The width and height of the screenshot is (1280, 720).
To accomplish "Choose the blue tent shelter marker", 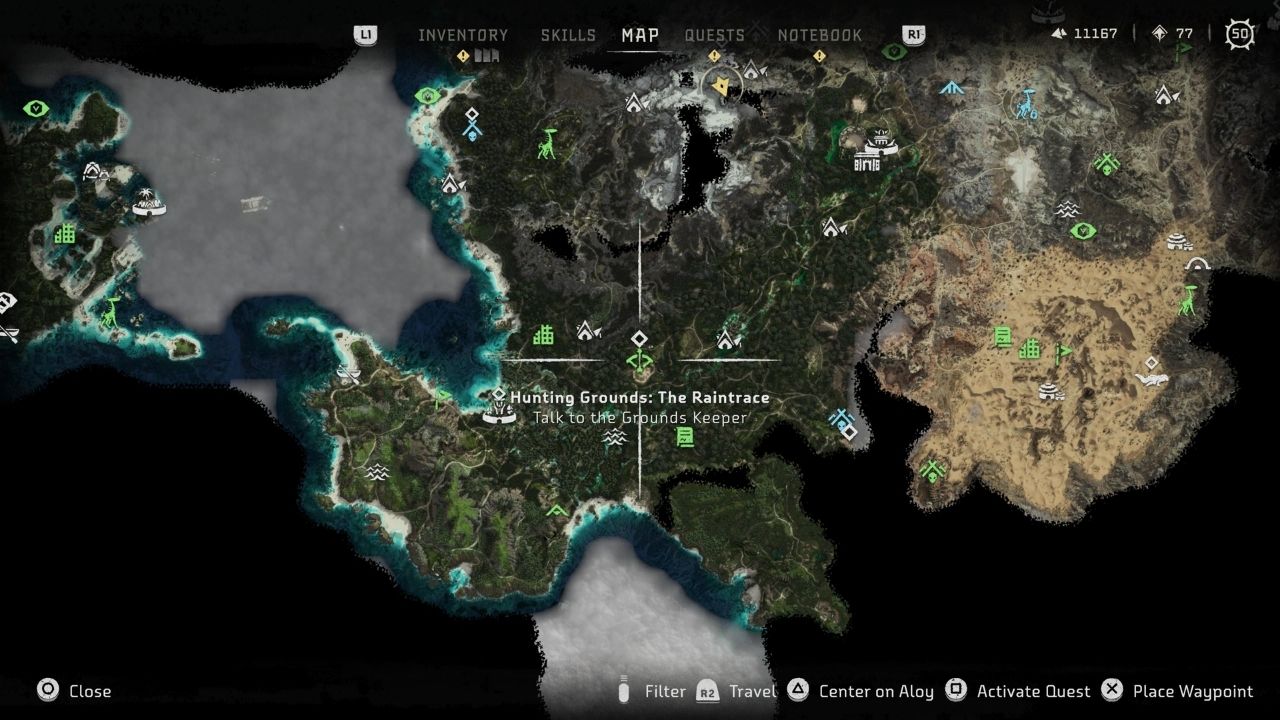I will pyautogui.click(x=951, y=88).
